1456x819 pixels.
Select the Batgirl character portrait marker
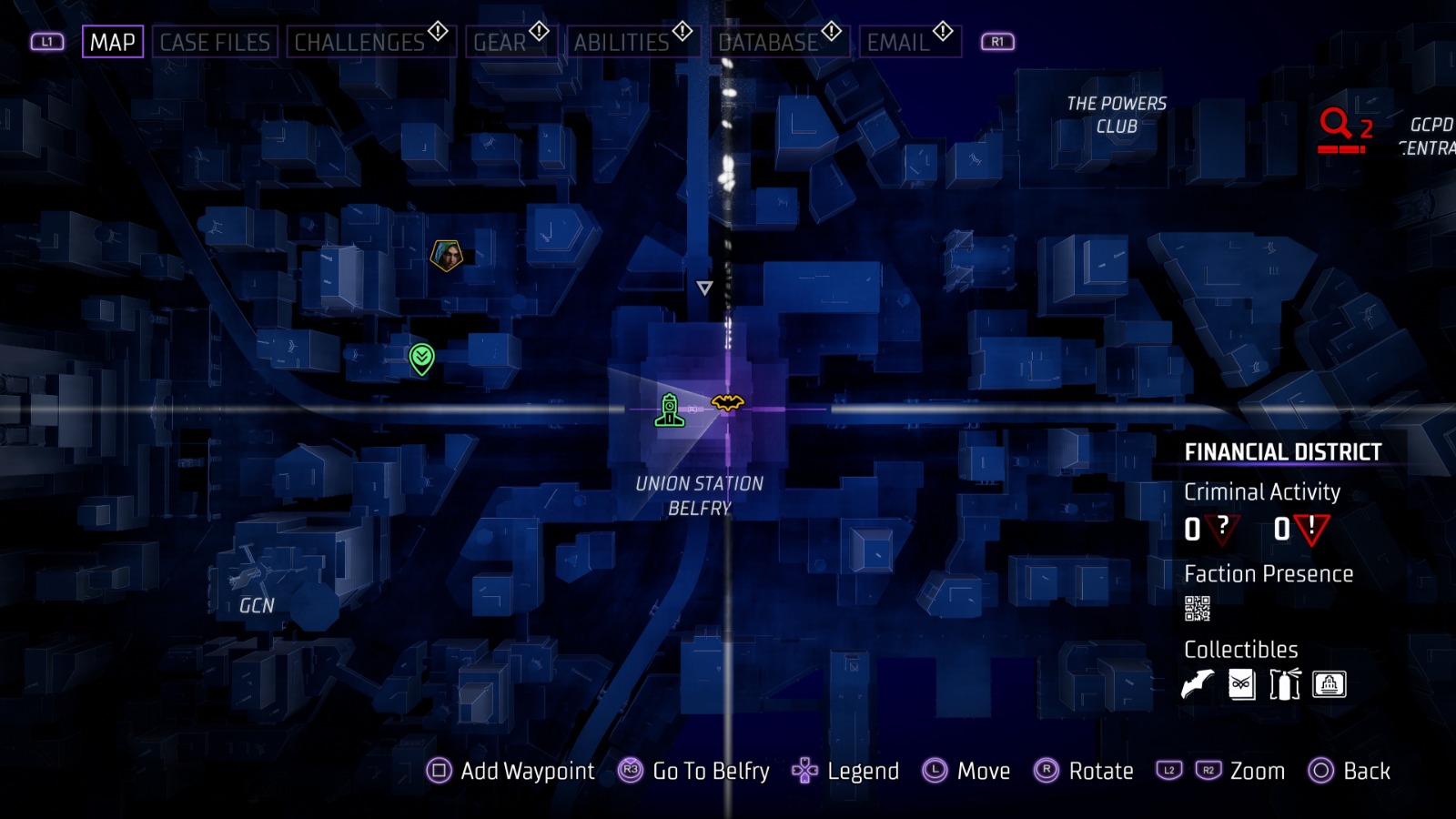tap(445, 254)
